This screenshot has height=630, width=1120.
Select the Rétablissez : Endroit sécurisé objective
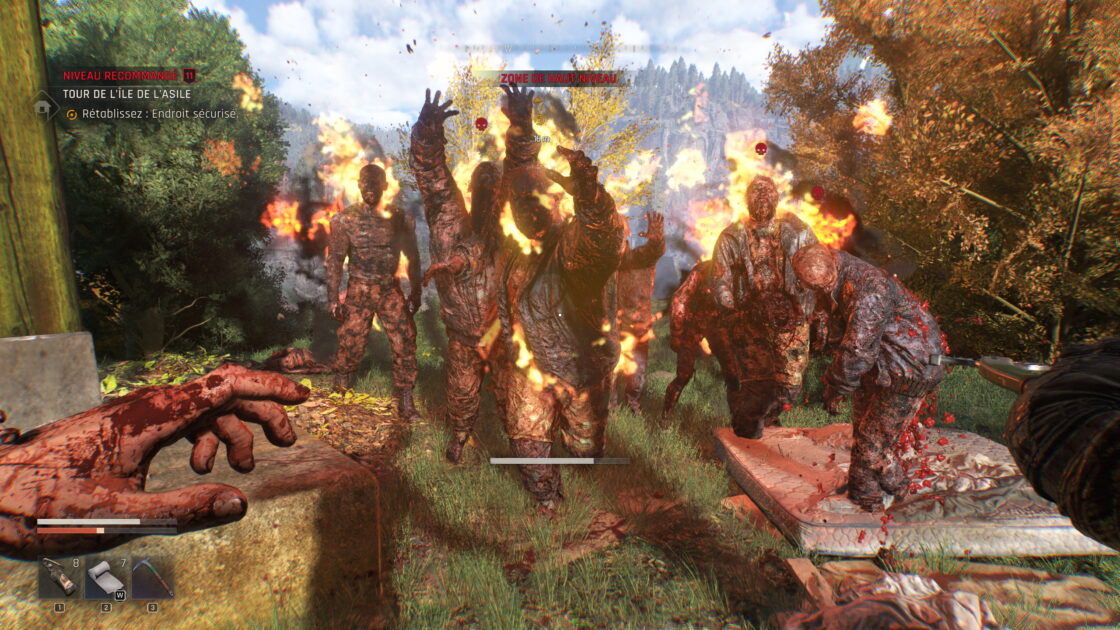pos(159,114)
